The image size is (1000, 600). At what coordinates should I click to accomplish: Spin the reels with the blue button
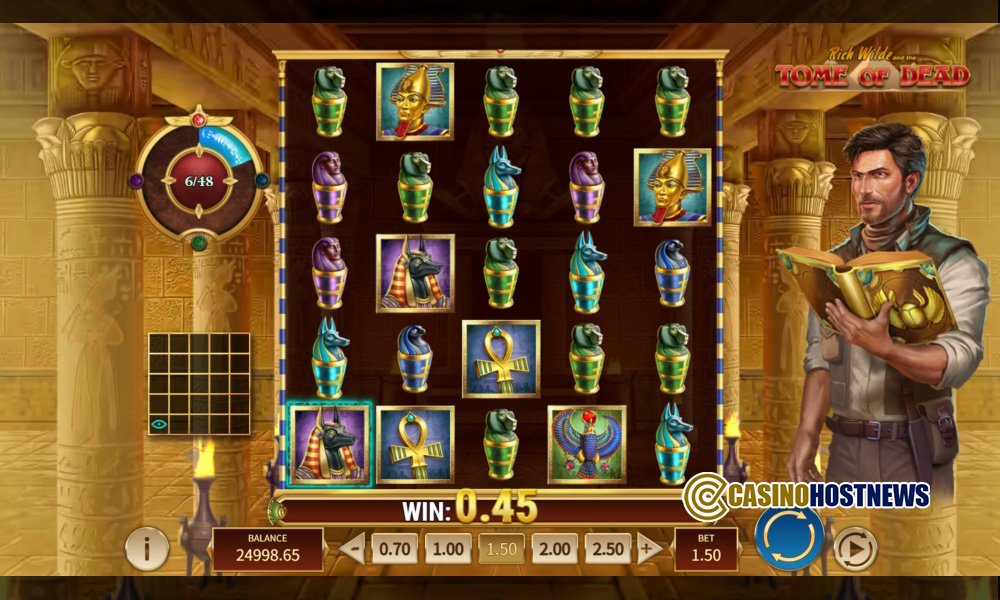pos(789,538)
